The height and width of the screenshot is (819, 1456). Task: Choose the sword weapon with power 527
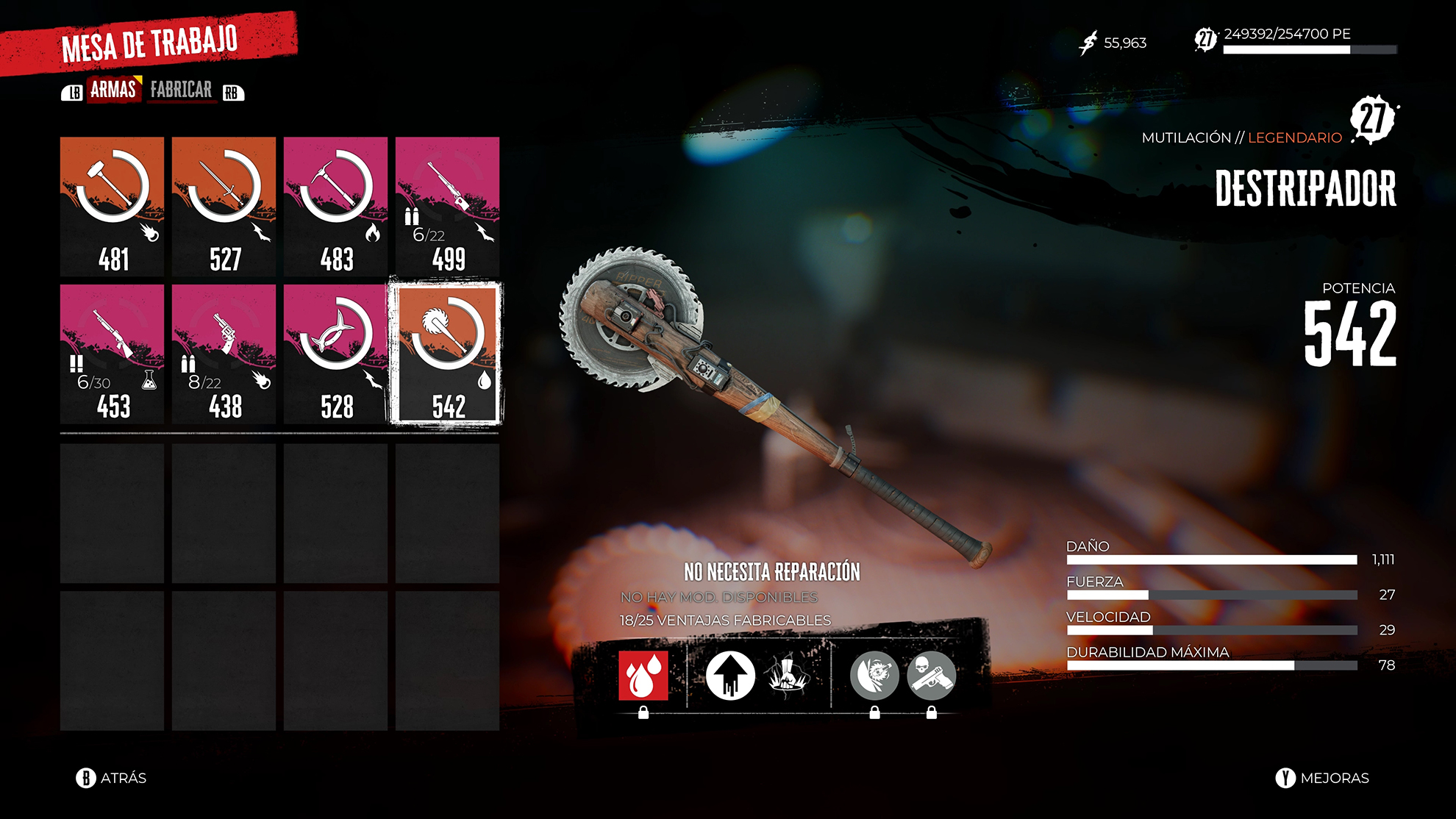pos(224,206)
